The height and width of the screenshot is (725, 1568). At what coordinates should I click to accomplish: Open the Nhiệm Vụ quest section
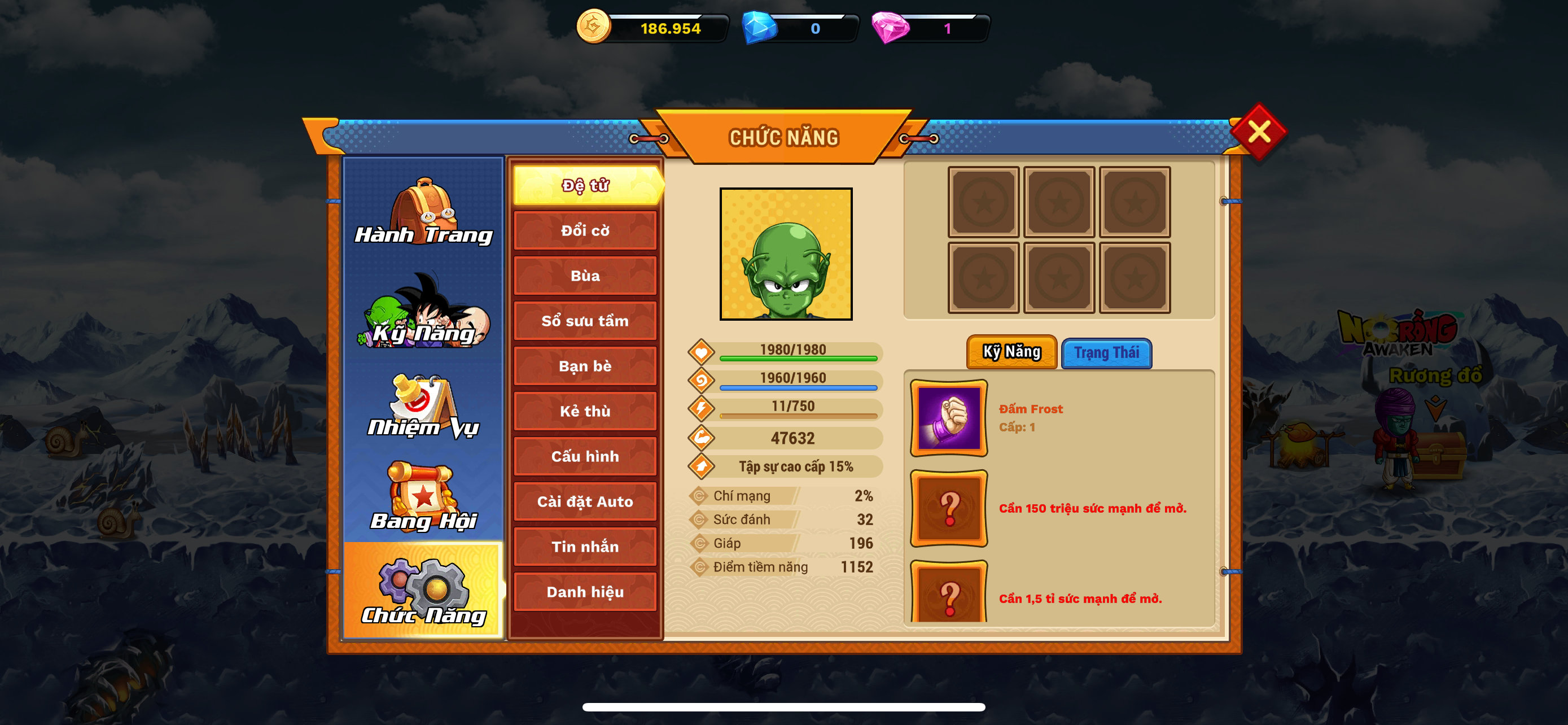[424, 407]
